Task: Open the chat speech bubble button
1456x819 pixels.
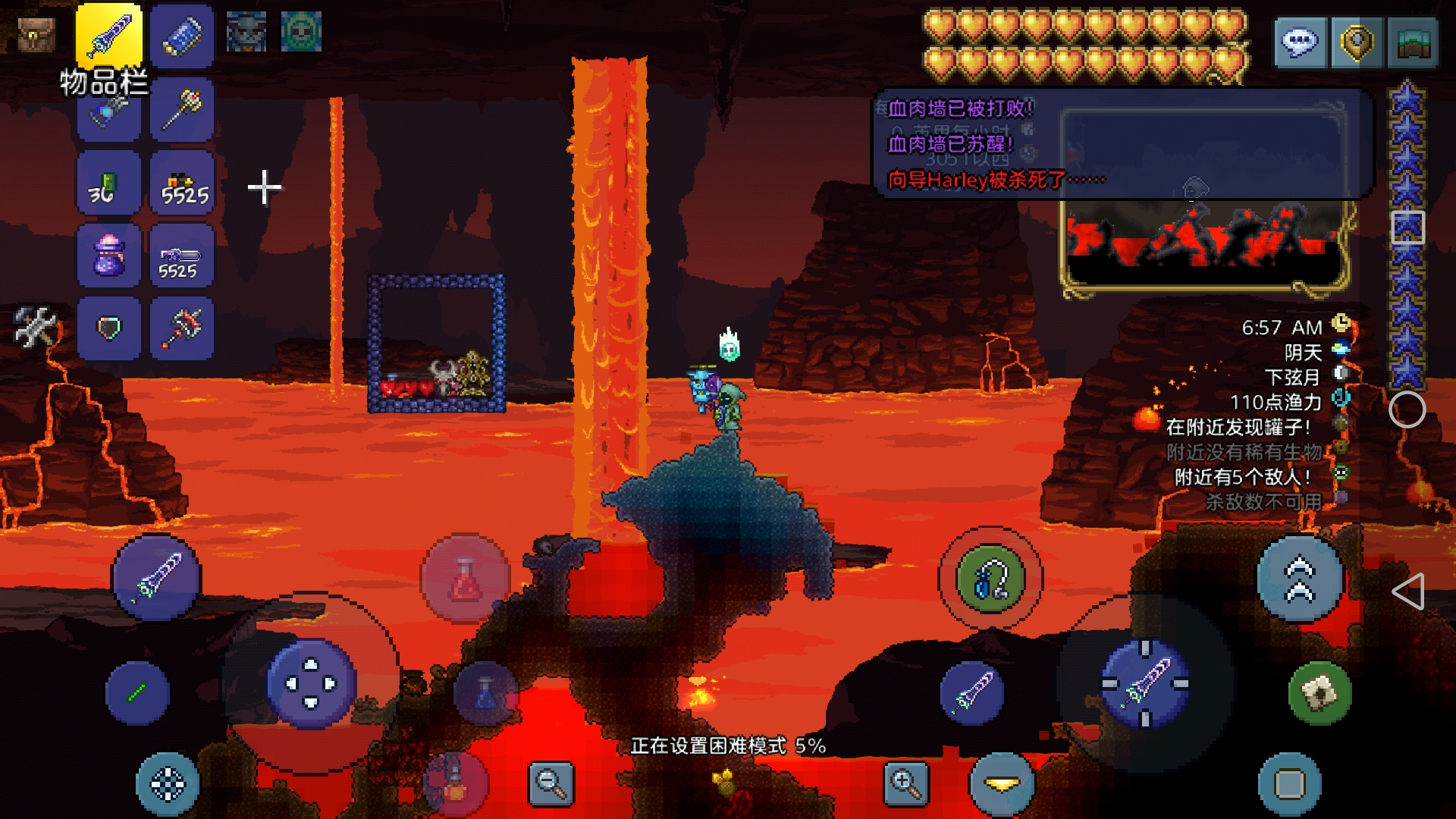Action: coord(1300,42)
